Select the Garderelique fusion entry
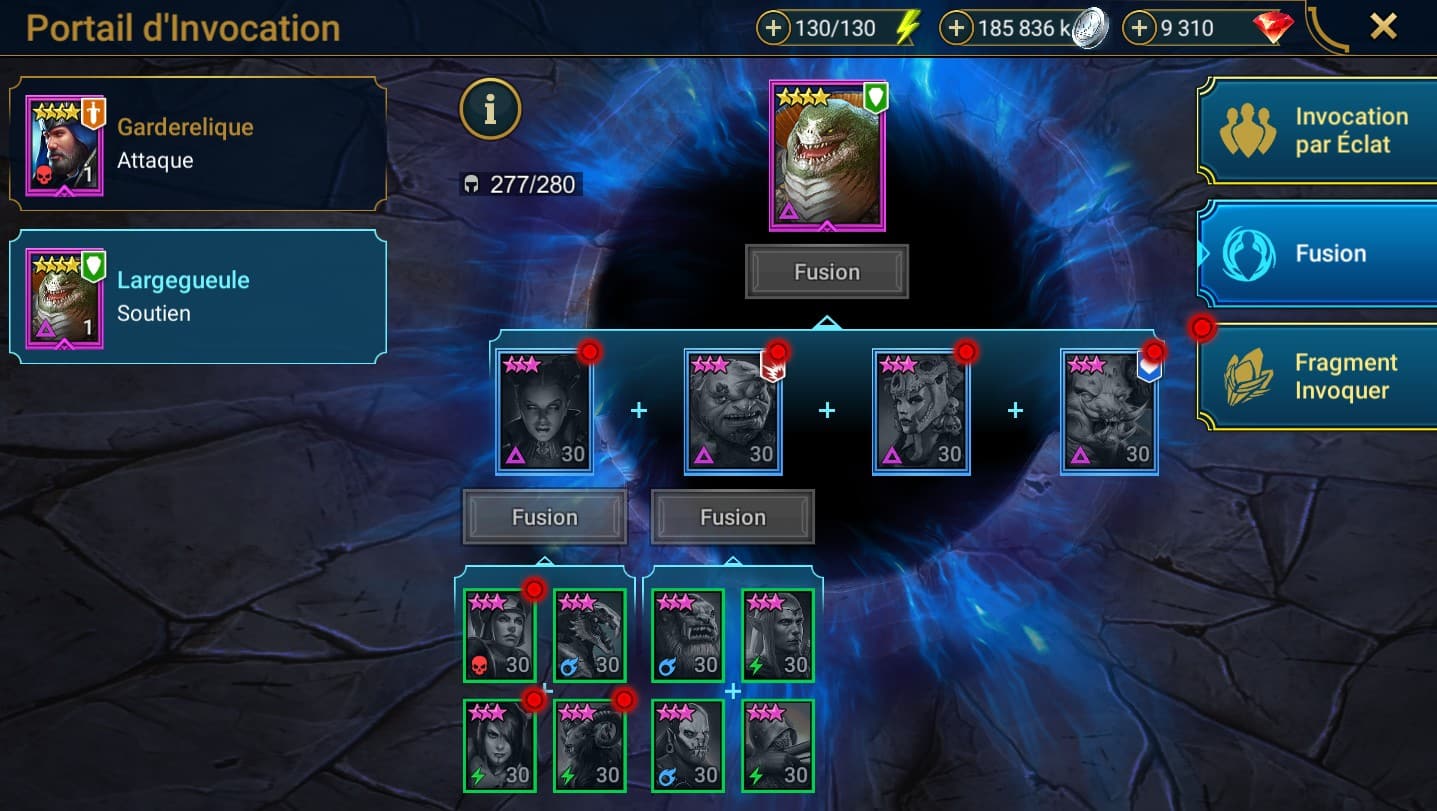Screen dimensions: 1437x811 tap(197, 144)
